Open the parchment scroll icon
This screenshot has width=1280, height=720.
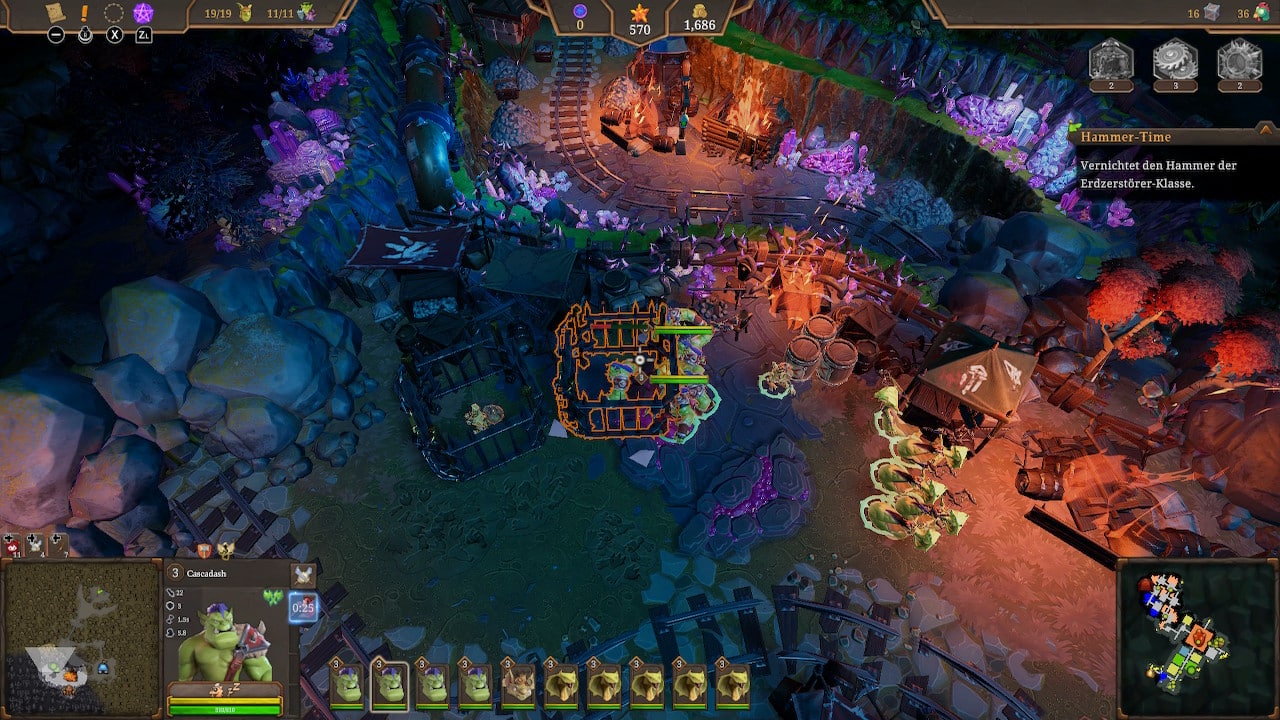point(54,13)
